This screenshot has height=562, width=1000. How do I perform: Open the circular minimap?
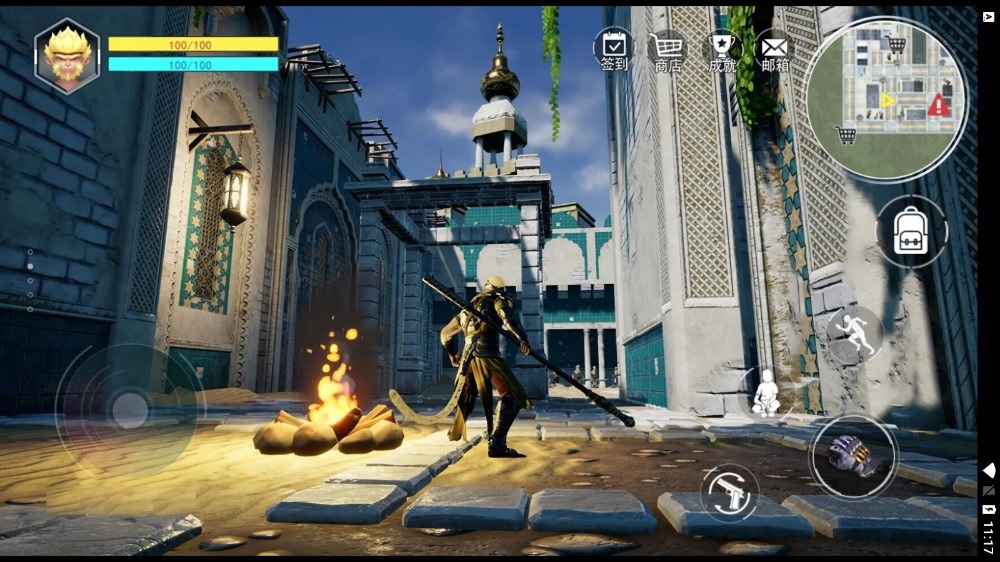[x=886, y=98]
